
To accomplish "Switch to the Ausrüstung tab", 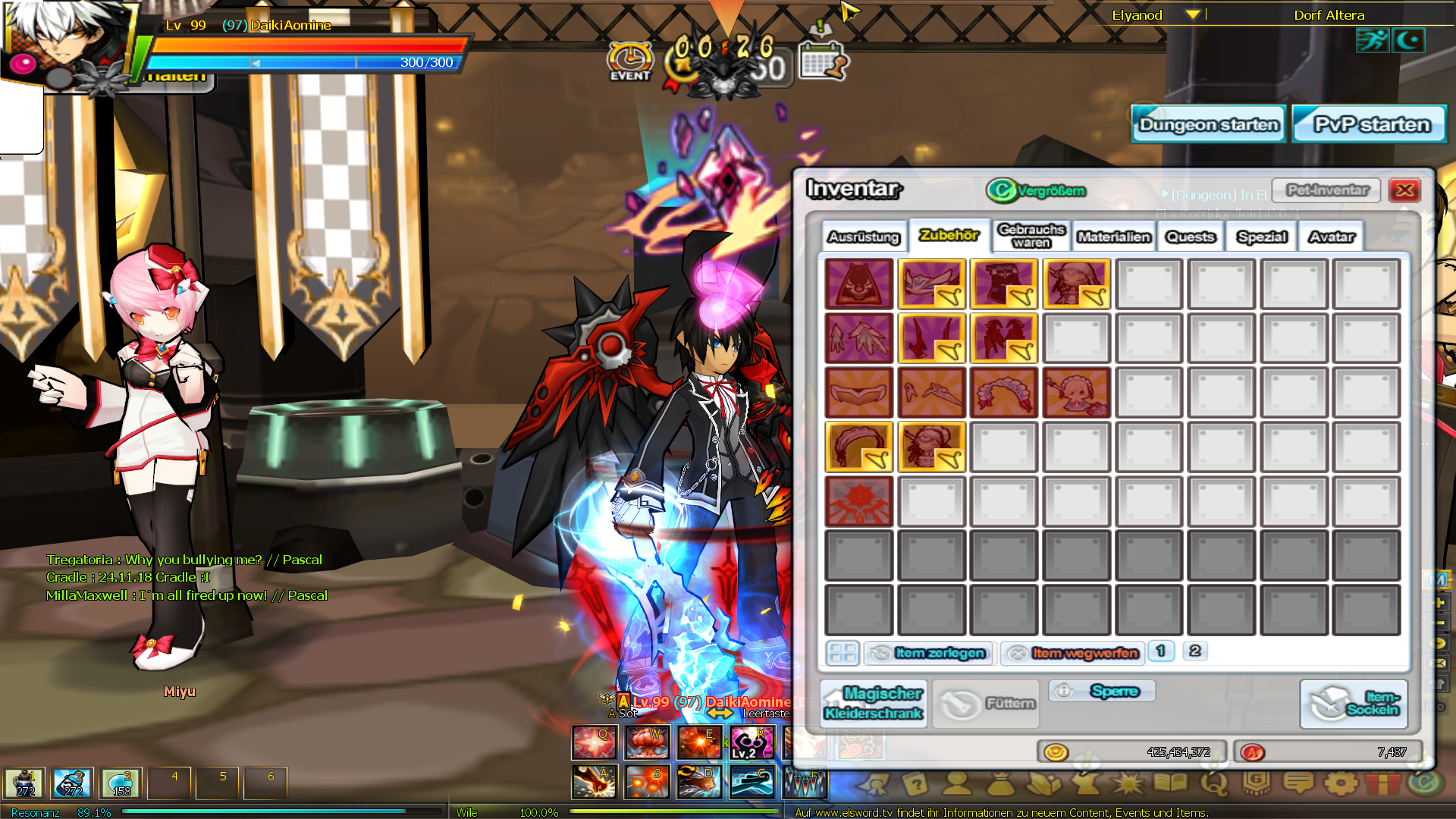I will click(x=864, y=237).
